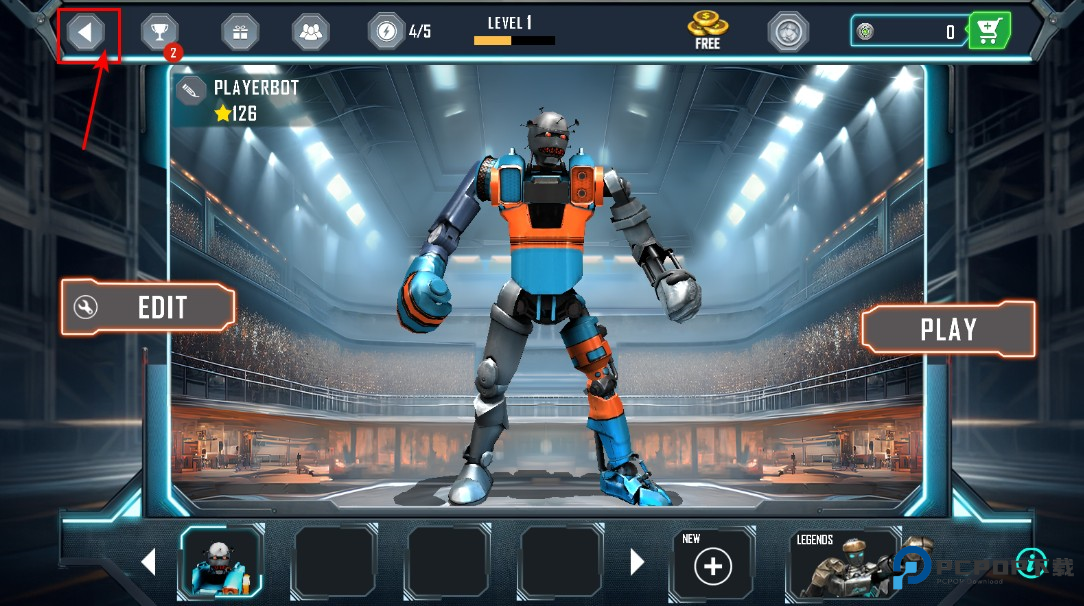Image resolution: width=1084 pixels, height=606 pixels.
Task: Open the trophy achievements icon
Action: [x=159, y=32]
